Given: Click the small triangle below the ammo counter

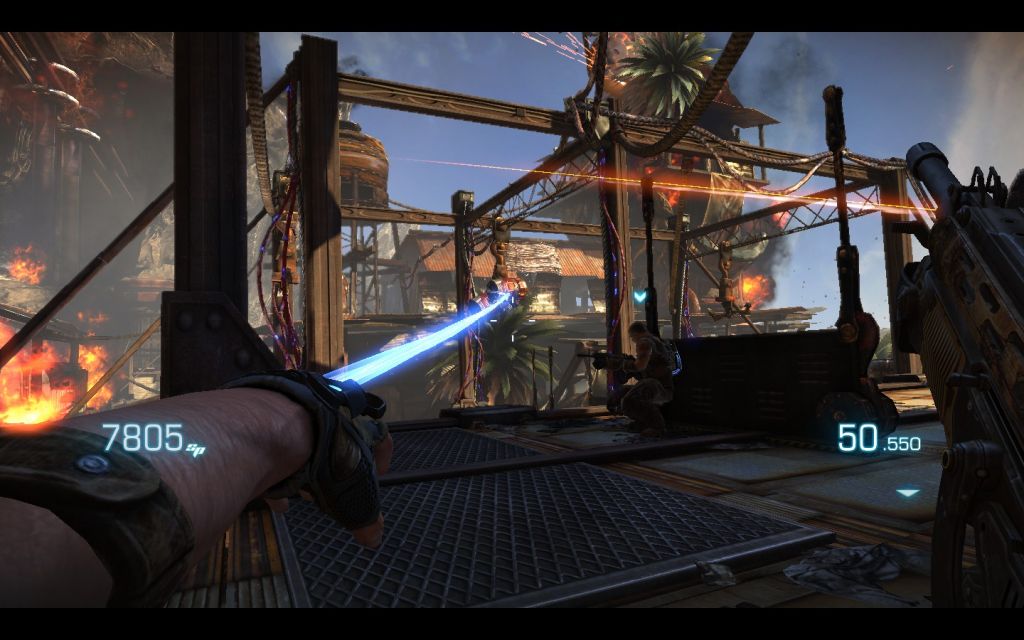Looking at the screenshot, I should coord(907,493).
